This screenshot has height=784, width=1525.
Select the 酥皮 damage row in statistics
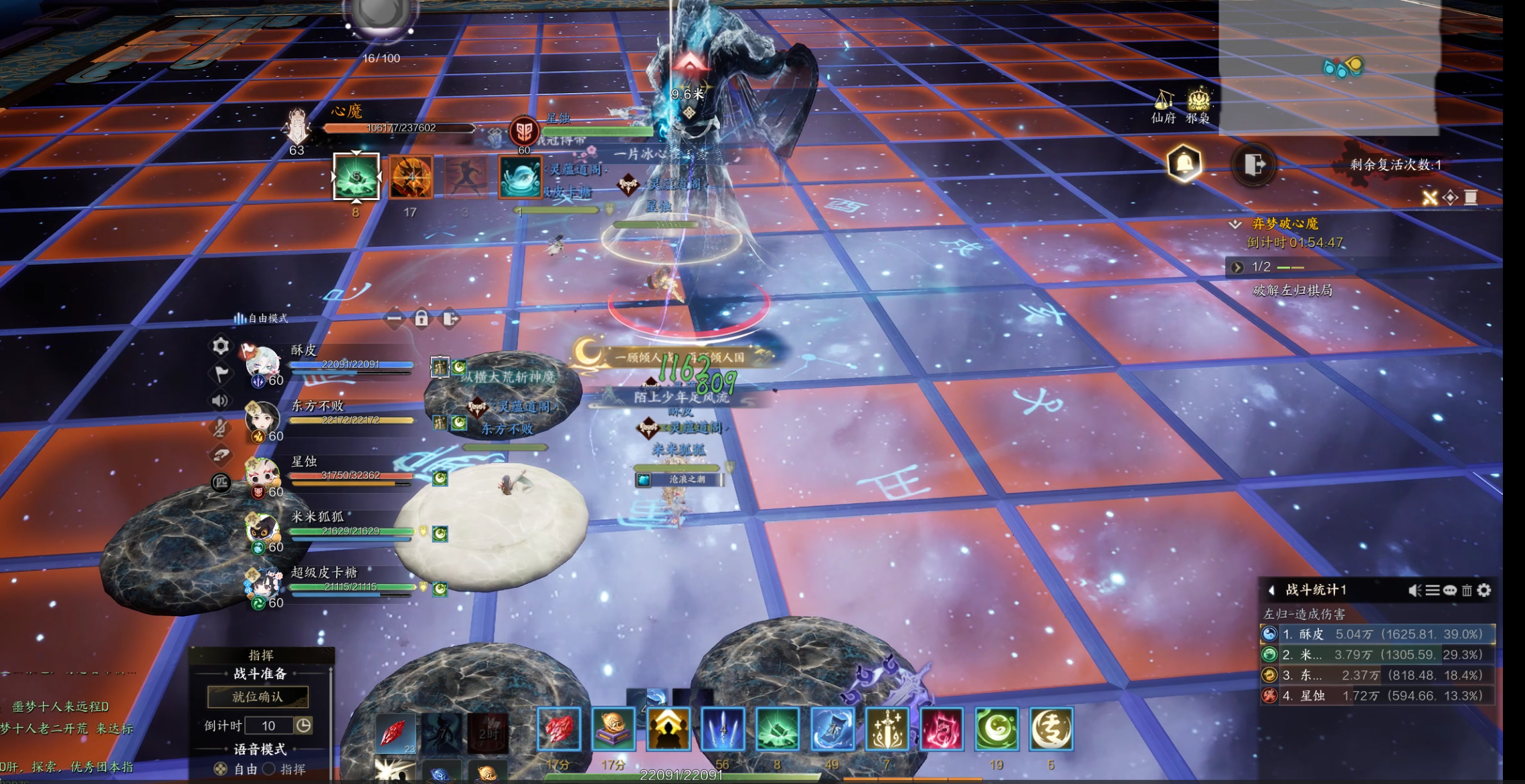click(1376, 634)
